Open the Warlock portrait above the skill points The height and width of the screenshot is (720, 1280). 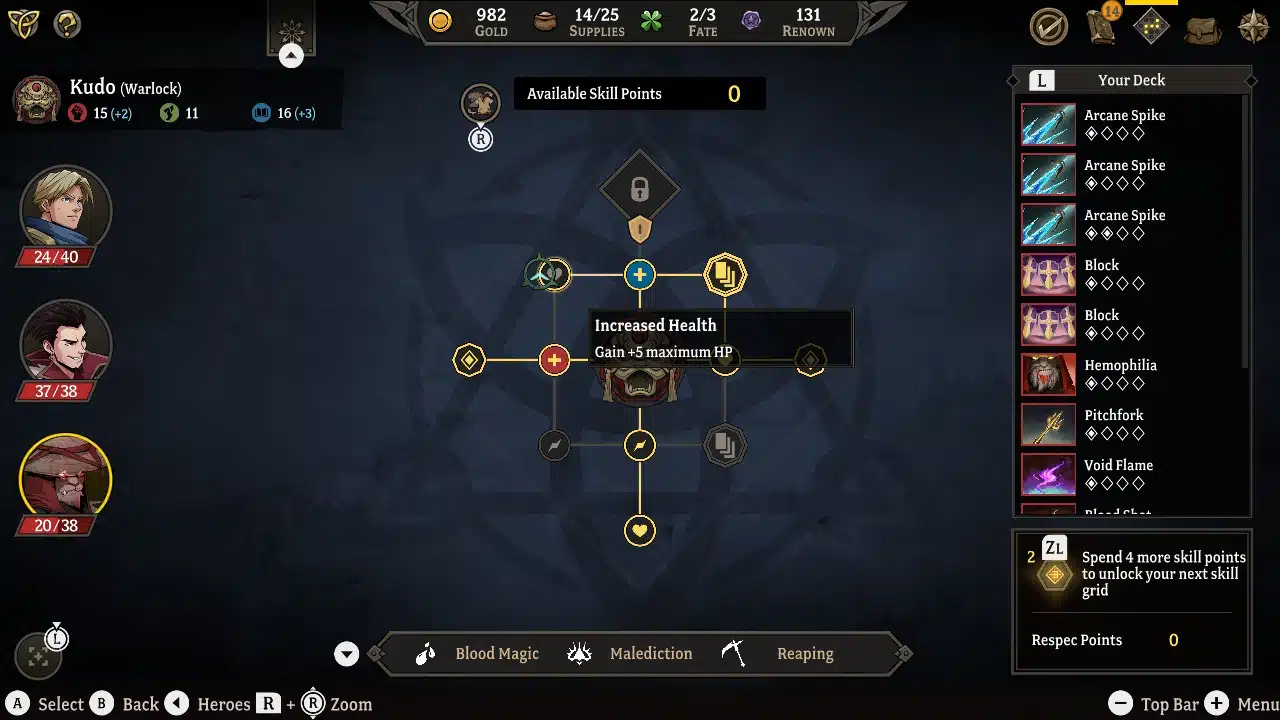click(480, 102)
